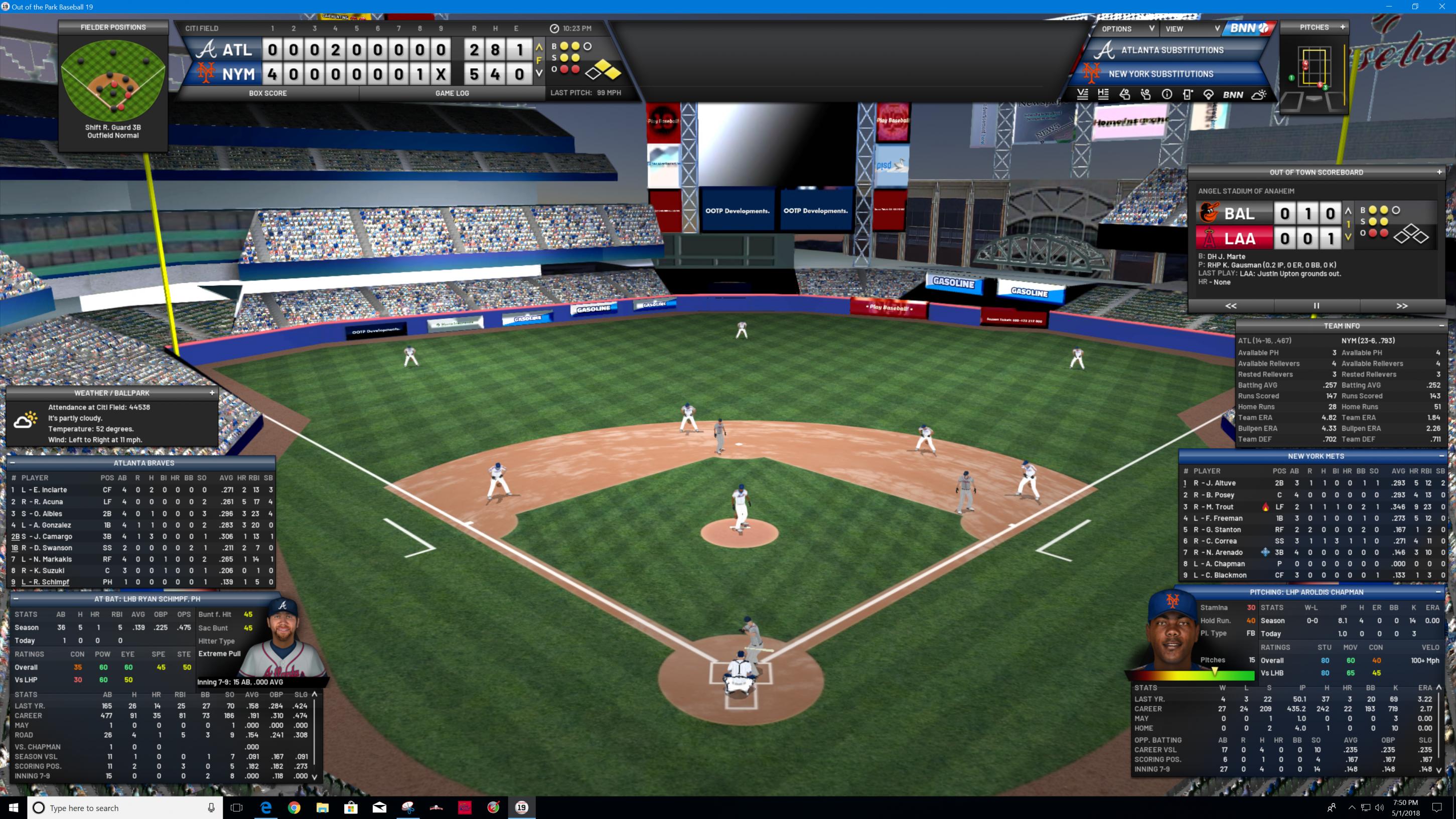Open the Box Score panel
This screenshot has height=819, width=1456.
[x=267, y=93]
